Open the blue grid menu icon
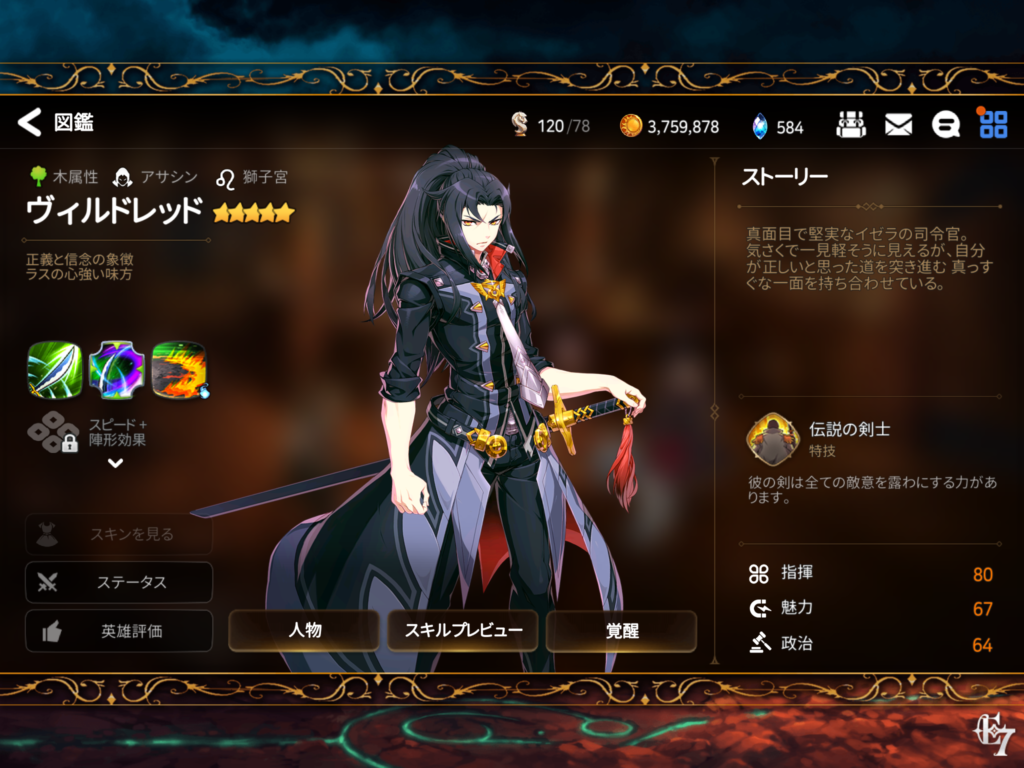 (993, 125)
